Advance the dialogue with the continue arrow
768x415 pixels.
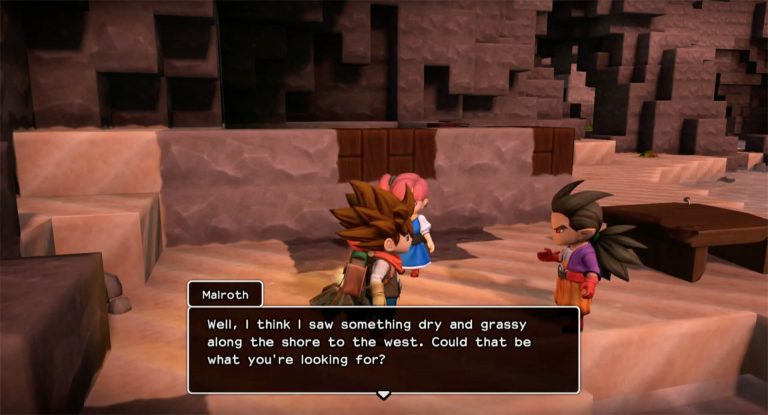pos(383,395)
